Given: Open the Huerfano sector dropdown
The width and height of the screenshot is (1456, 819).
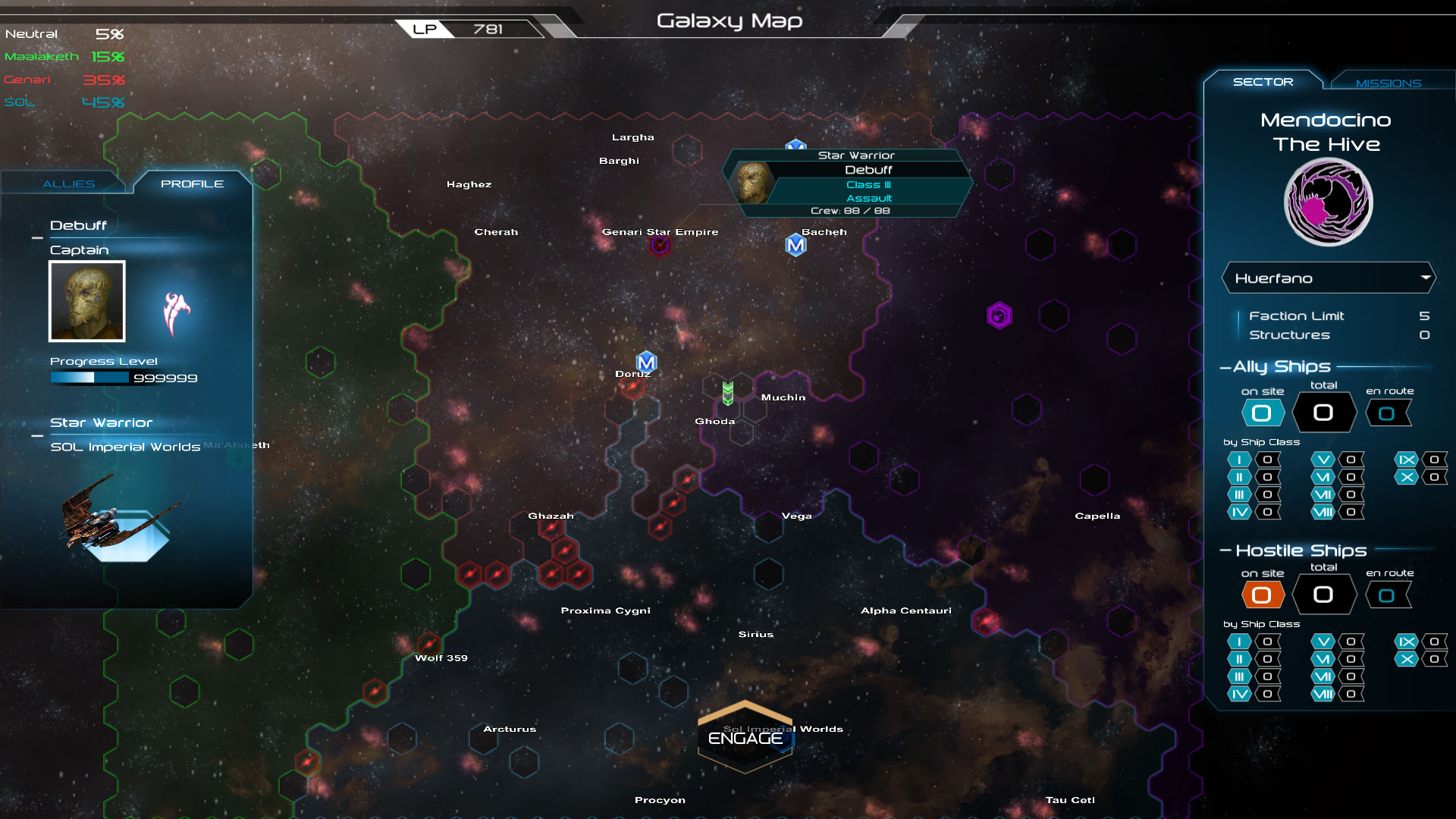Looking at the screenshot, I should tap(1328, 278).
